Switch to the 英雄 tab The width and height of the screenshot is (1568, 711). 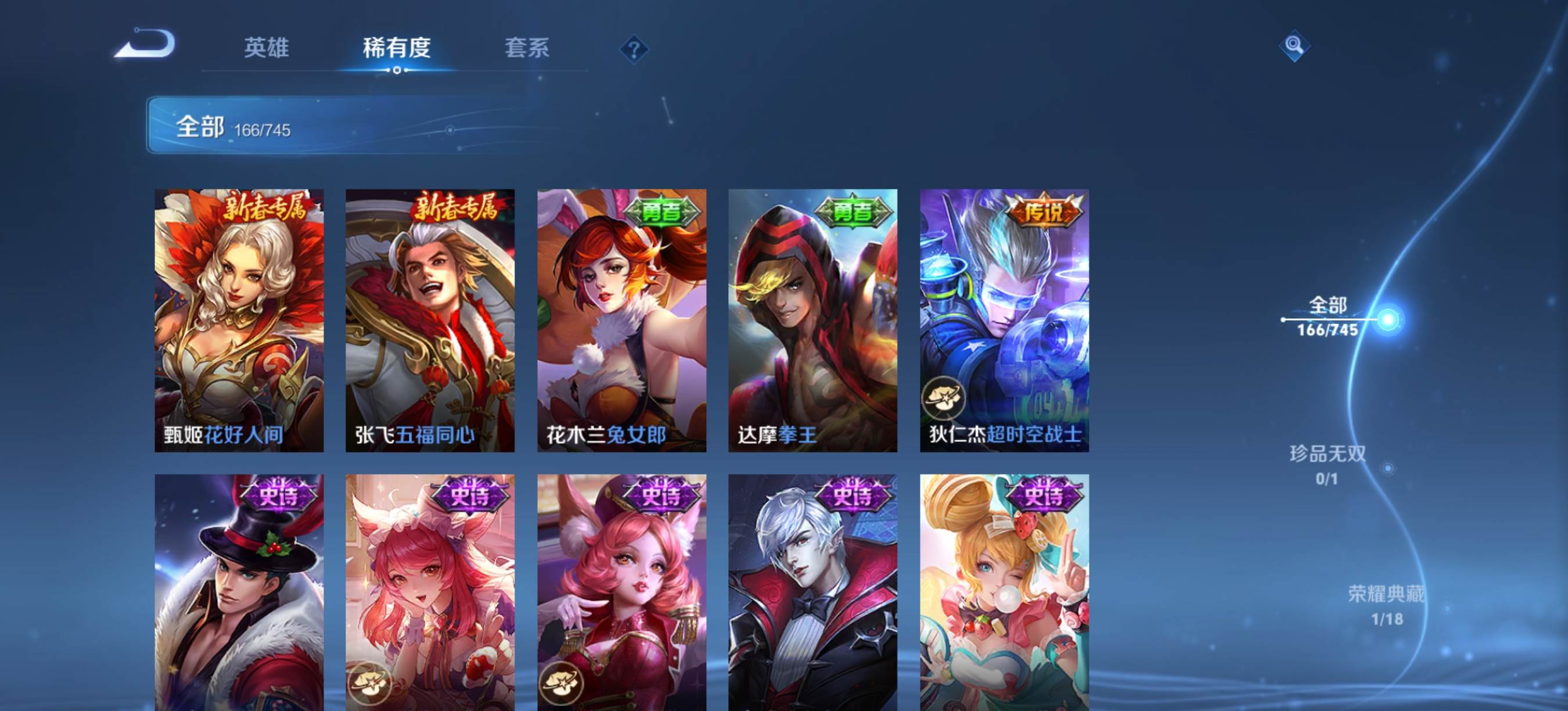coord(266,48)
